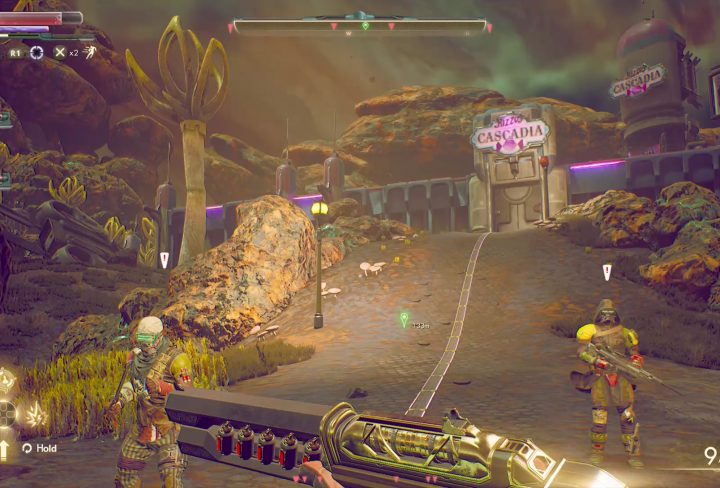Click the green quest waypoint marker on the path
The height and width of the screenshot is (488, 720).
tap(404, 320)
